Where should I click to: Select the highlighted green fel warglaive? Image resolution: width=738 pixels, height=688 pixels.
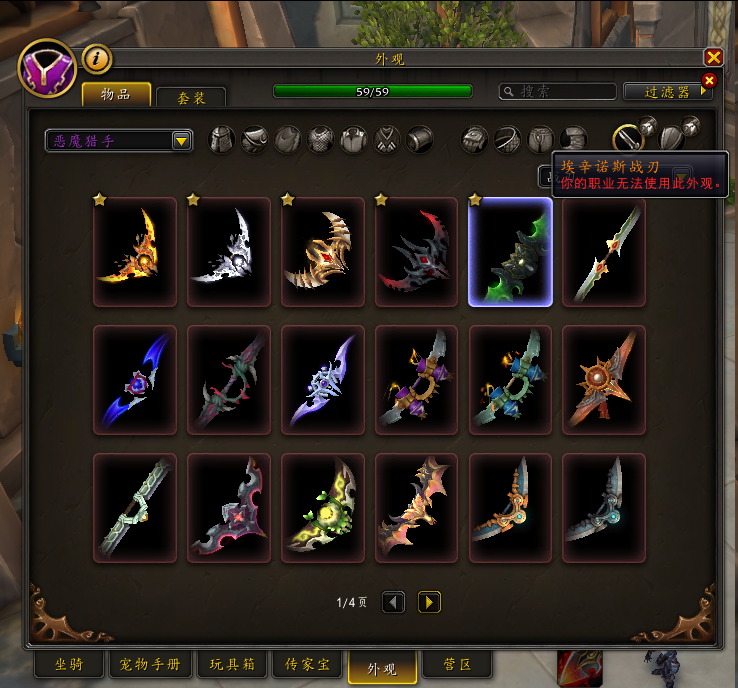(510, 252)
